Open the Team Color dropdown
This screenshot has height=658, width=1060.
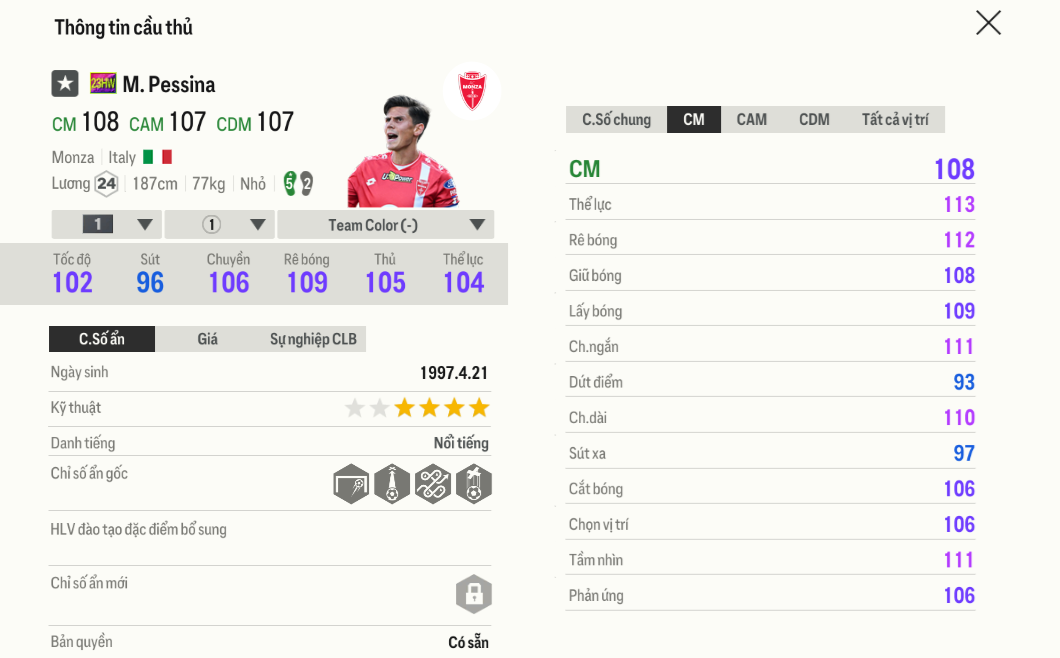[x=386, y=225]
